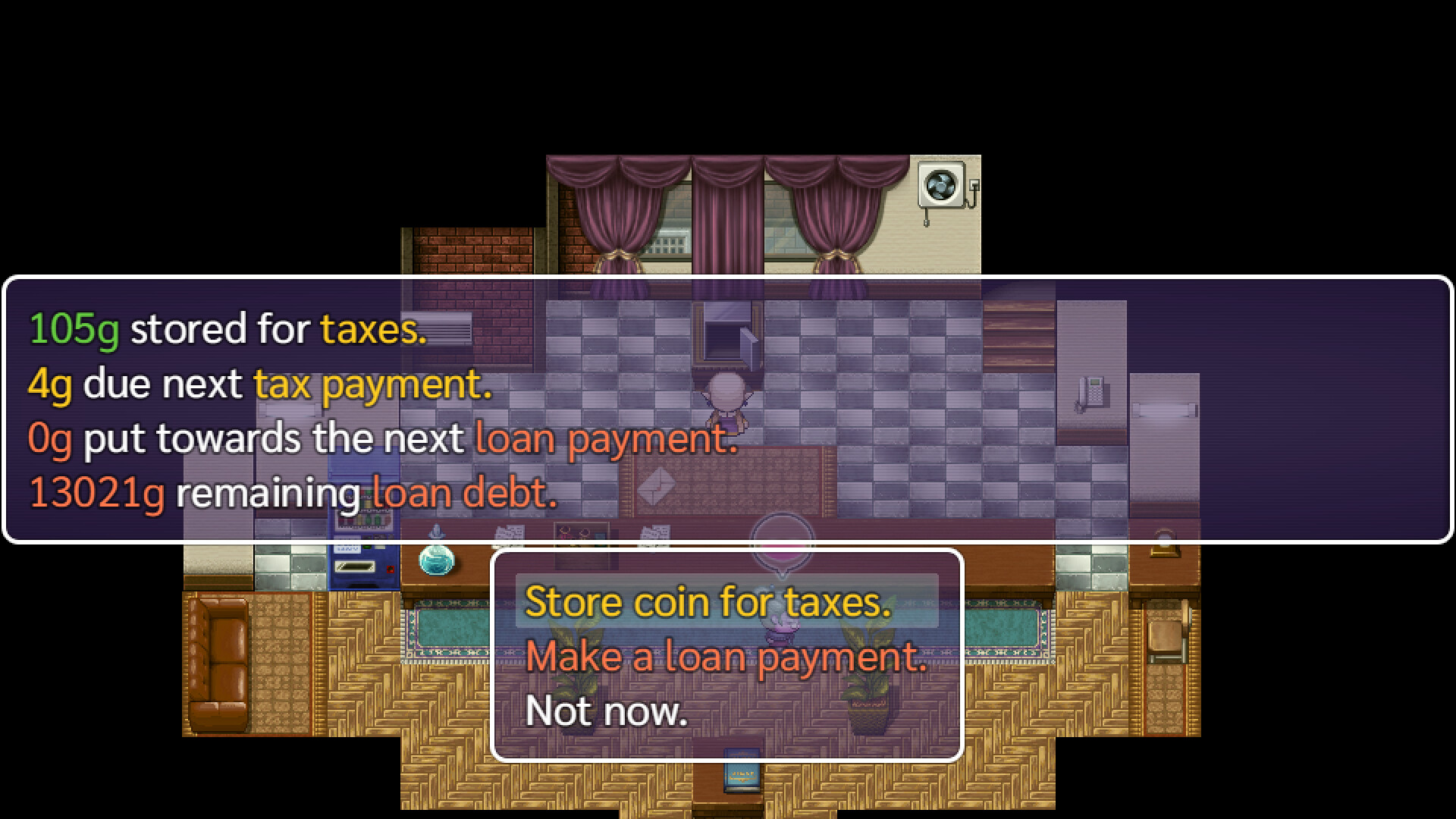Screen dimensions: 1456x819
Task: Click the blue vending machine
Action: click(366, 523)
